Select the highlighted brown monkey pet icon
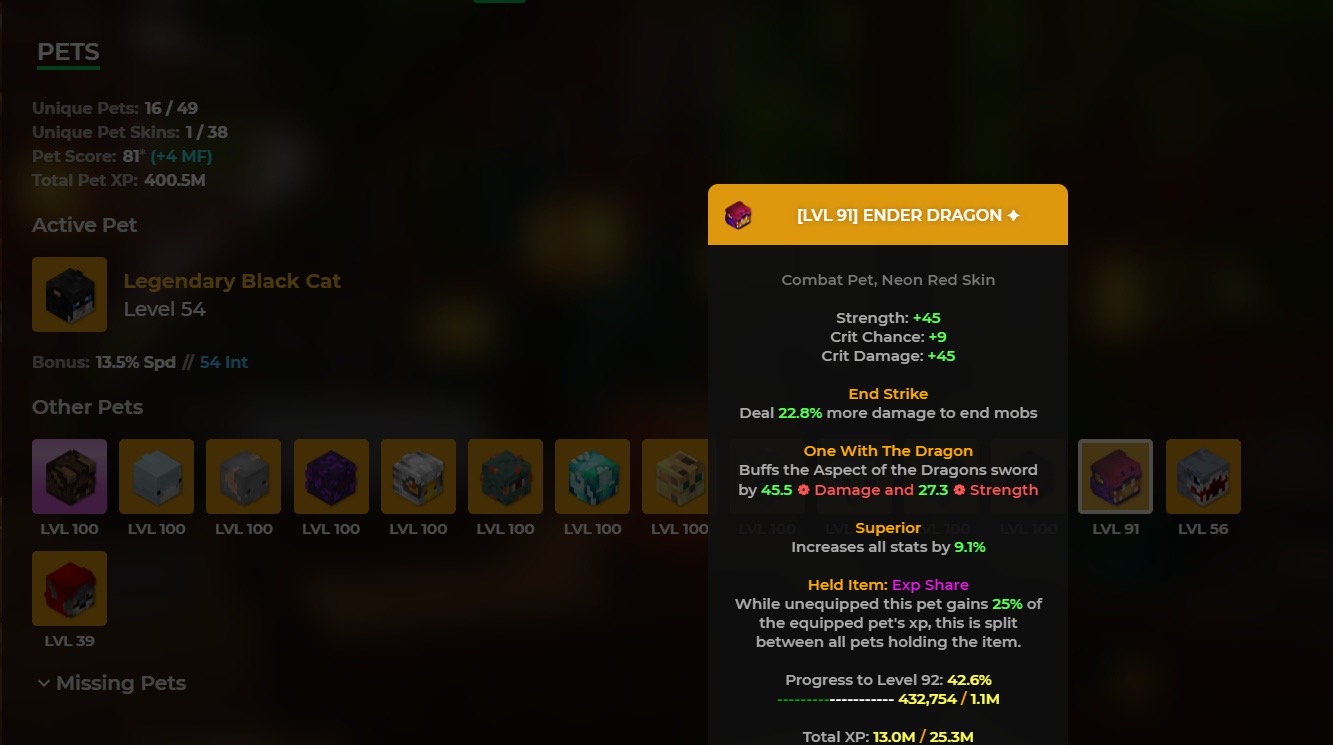The width and height of the screenshot is (1333, 745). (x=69, y=476)
